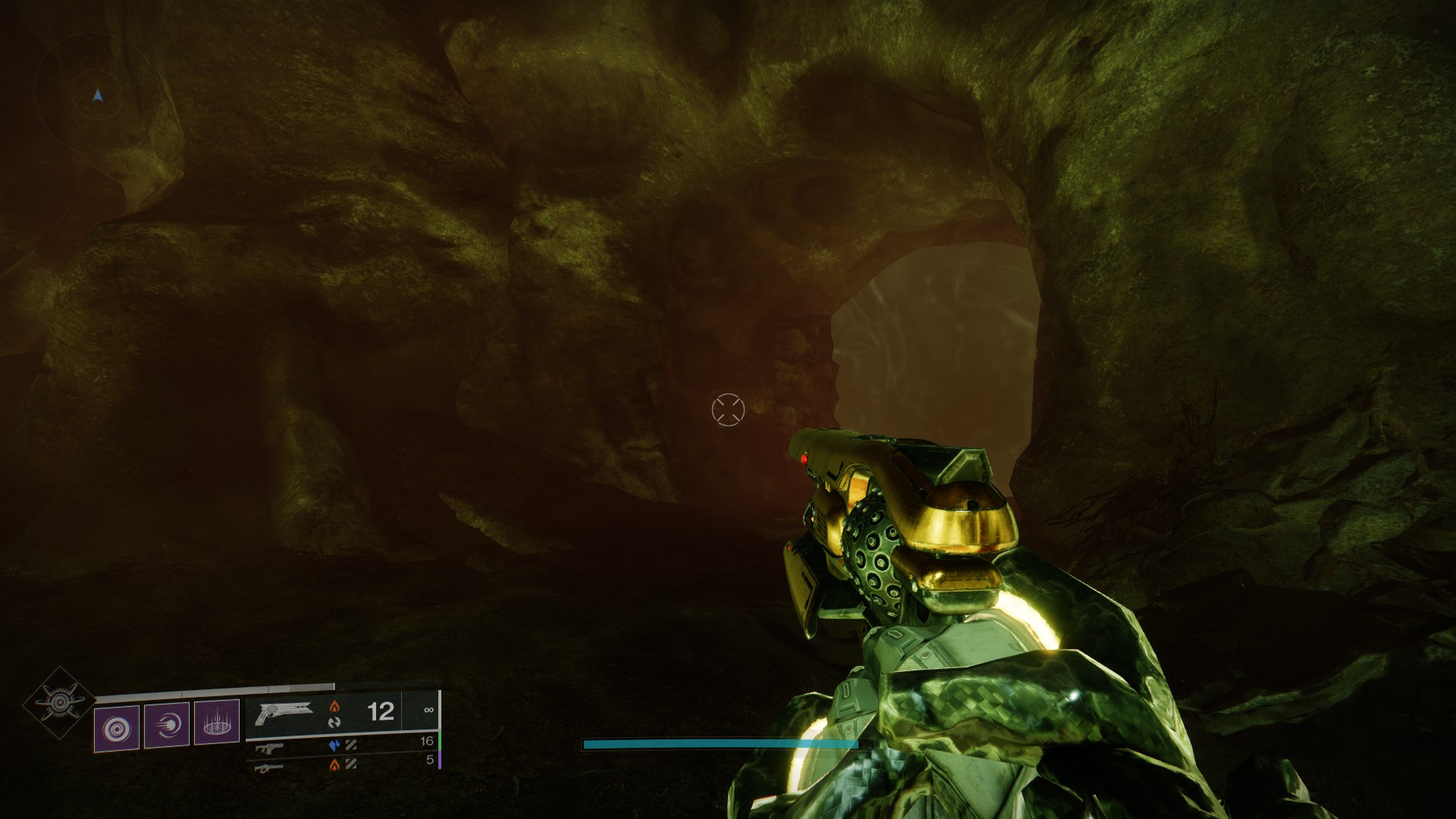1456x819 pixels.
Task: Activate the diamond-shaped Super ability icon
Action: 59,703
